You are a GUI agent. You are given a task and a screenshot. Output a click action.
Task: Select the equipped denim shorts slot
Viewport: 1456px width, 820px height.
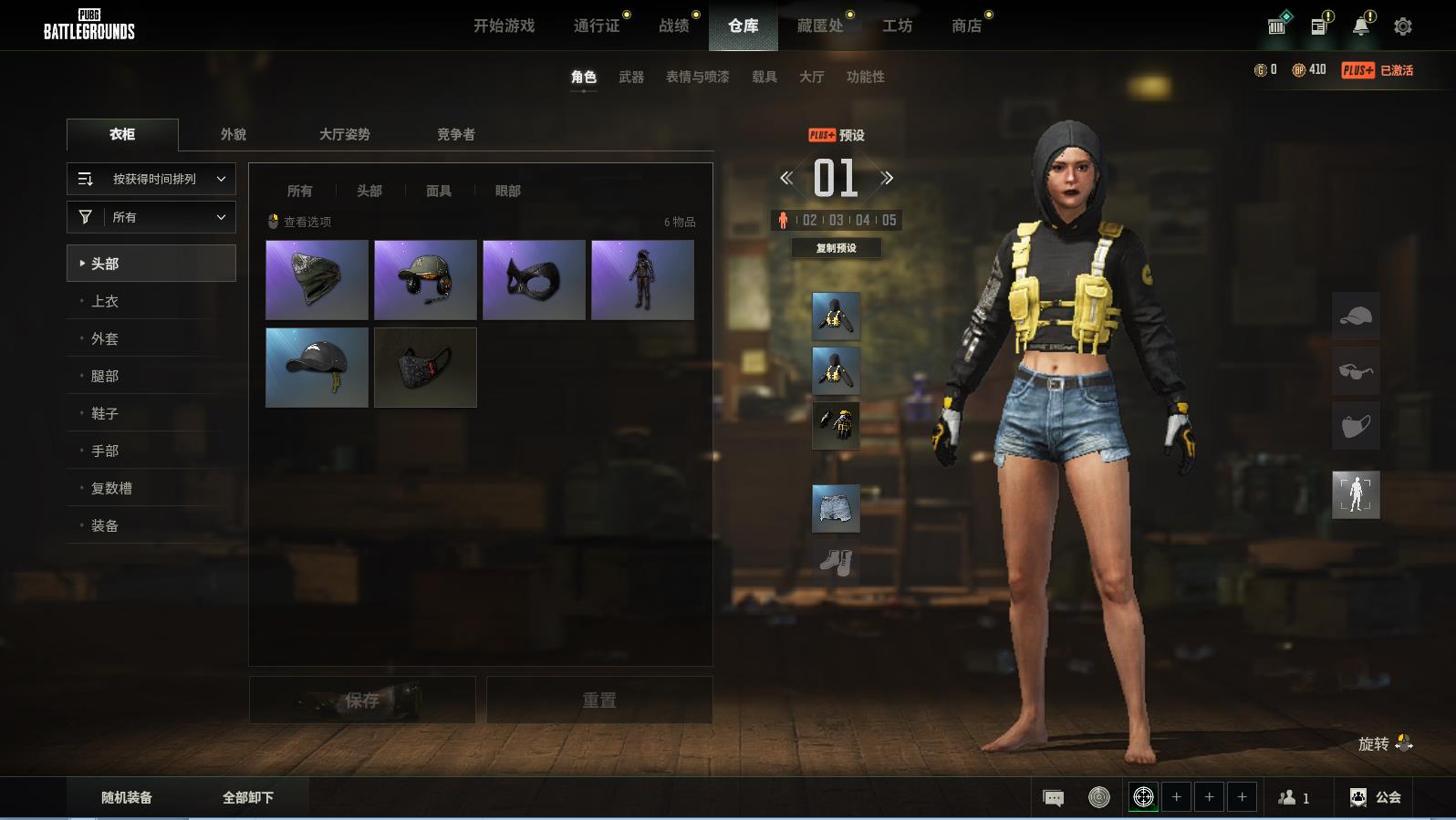pyautogui.click(x=836, y=508)
